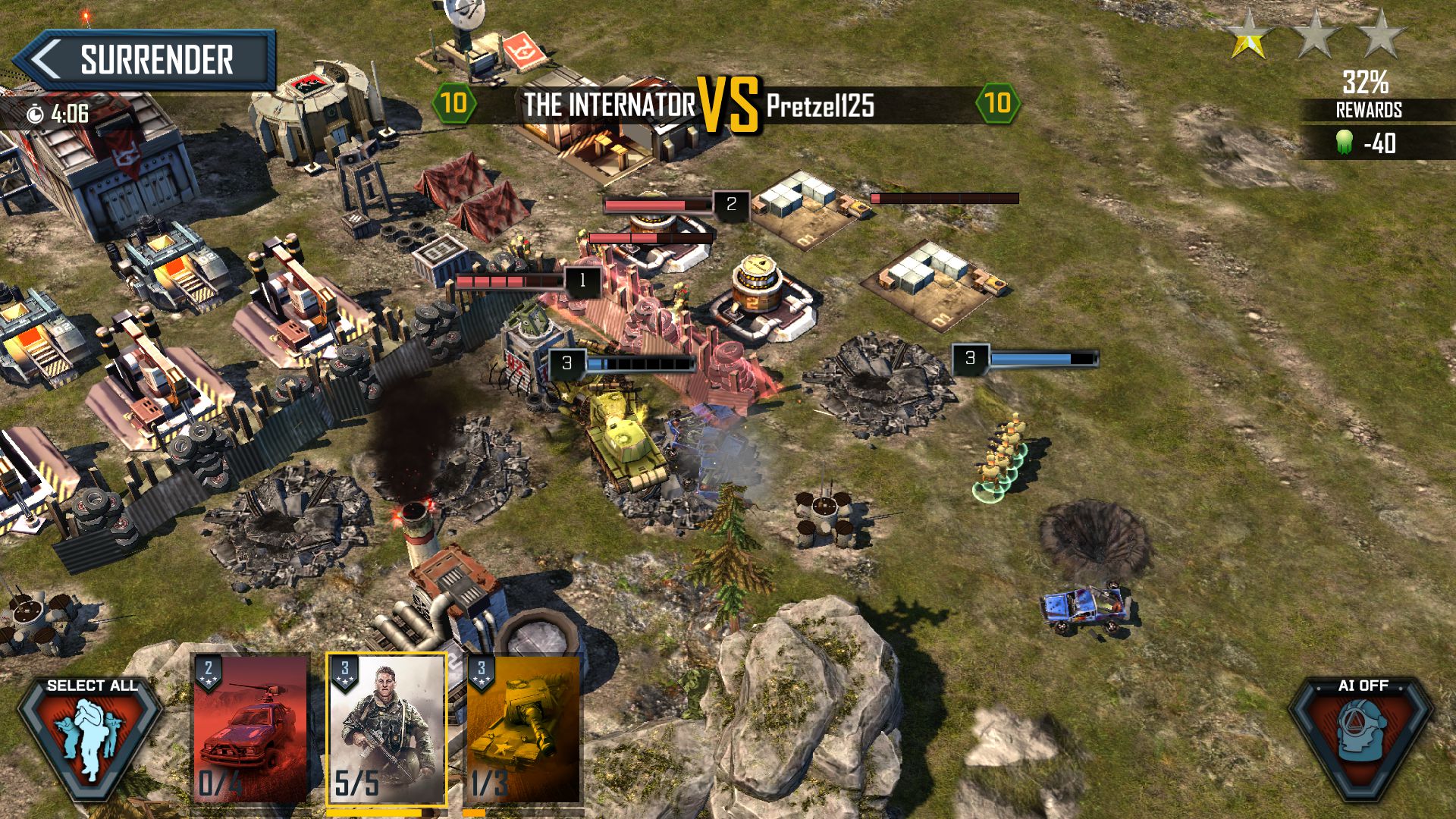Select all units with Select All
Screen dimensions: 1456x819
91,736
